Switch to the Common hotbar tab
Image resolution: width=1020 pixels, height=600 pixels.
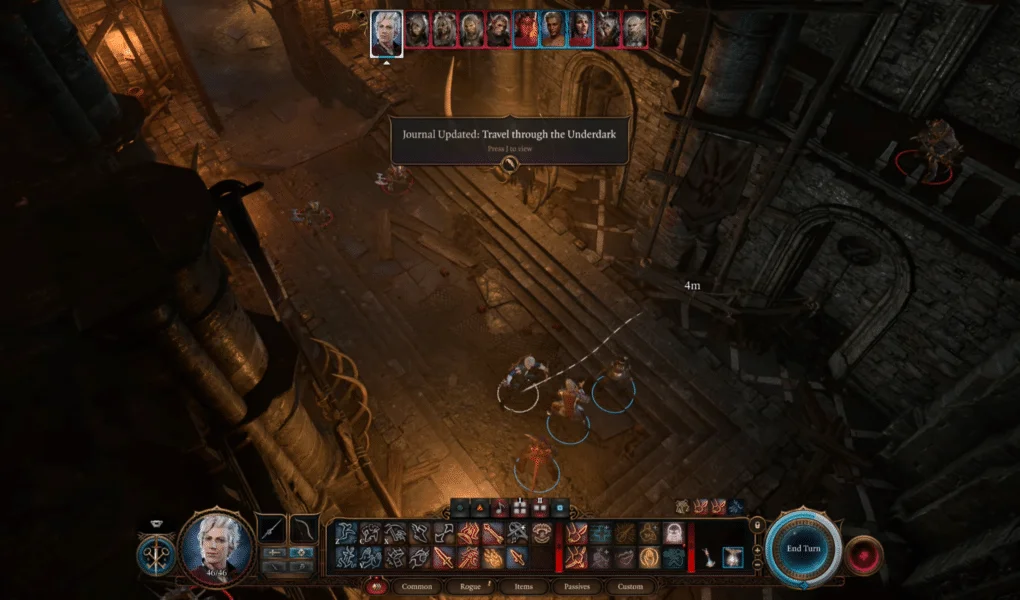pos(417,586)
